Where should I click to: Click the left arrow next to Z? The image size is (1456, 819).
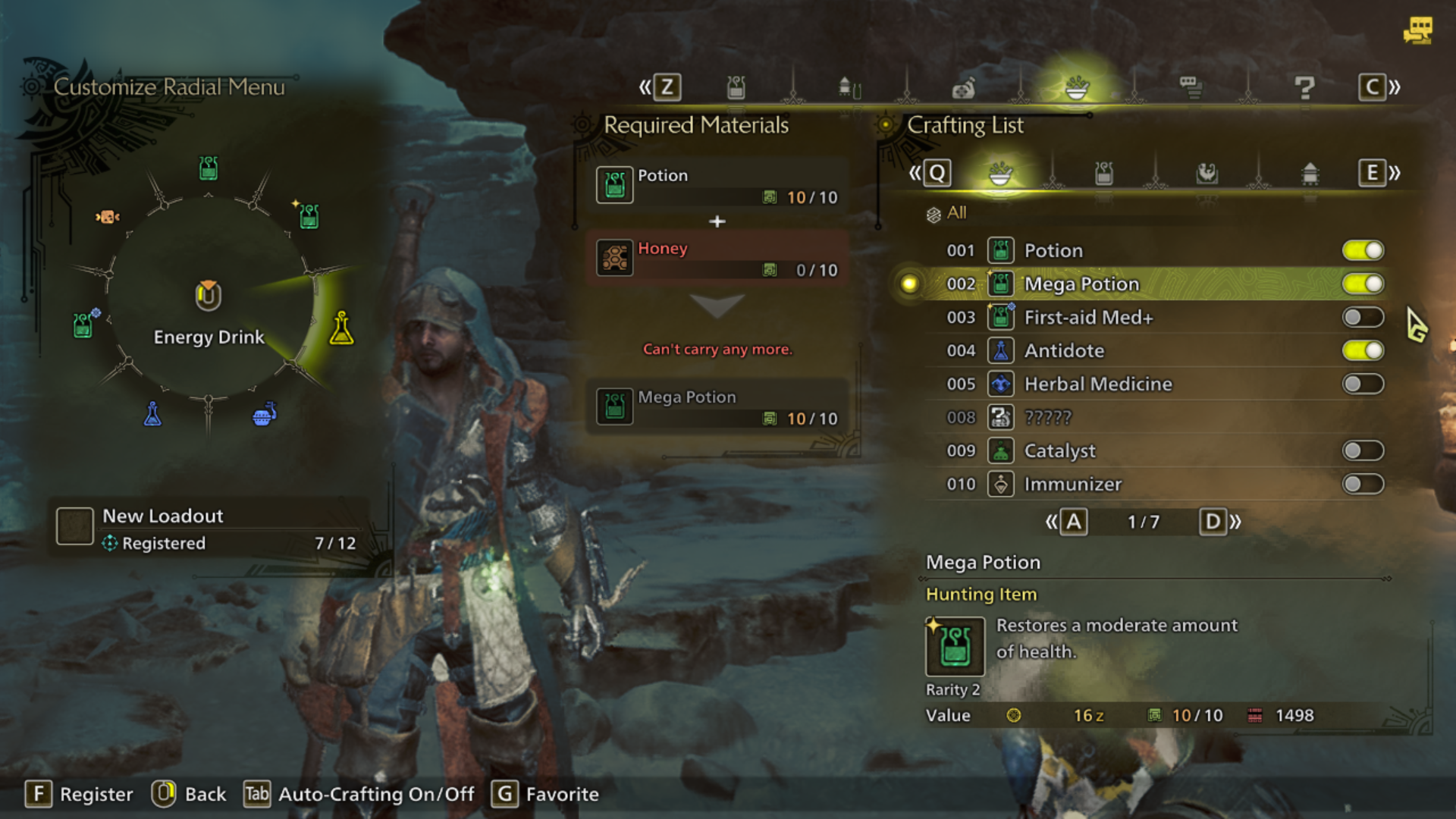644,86
